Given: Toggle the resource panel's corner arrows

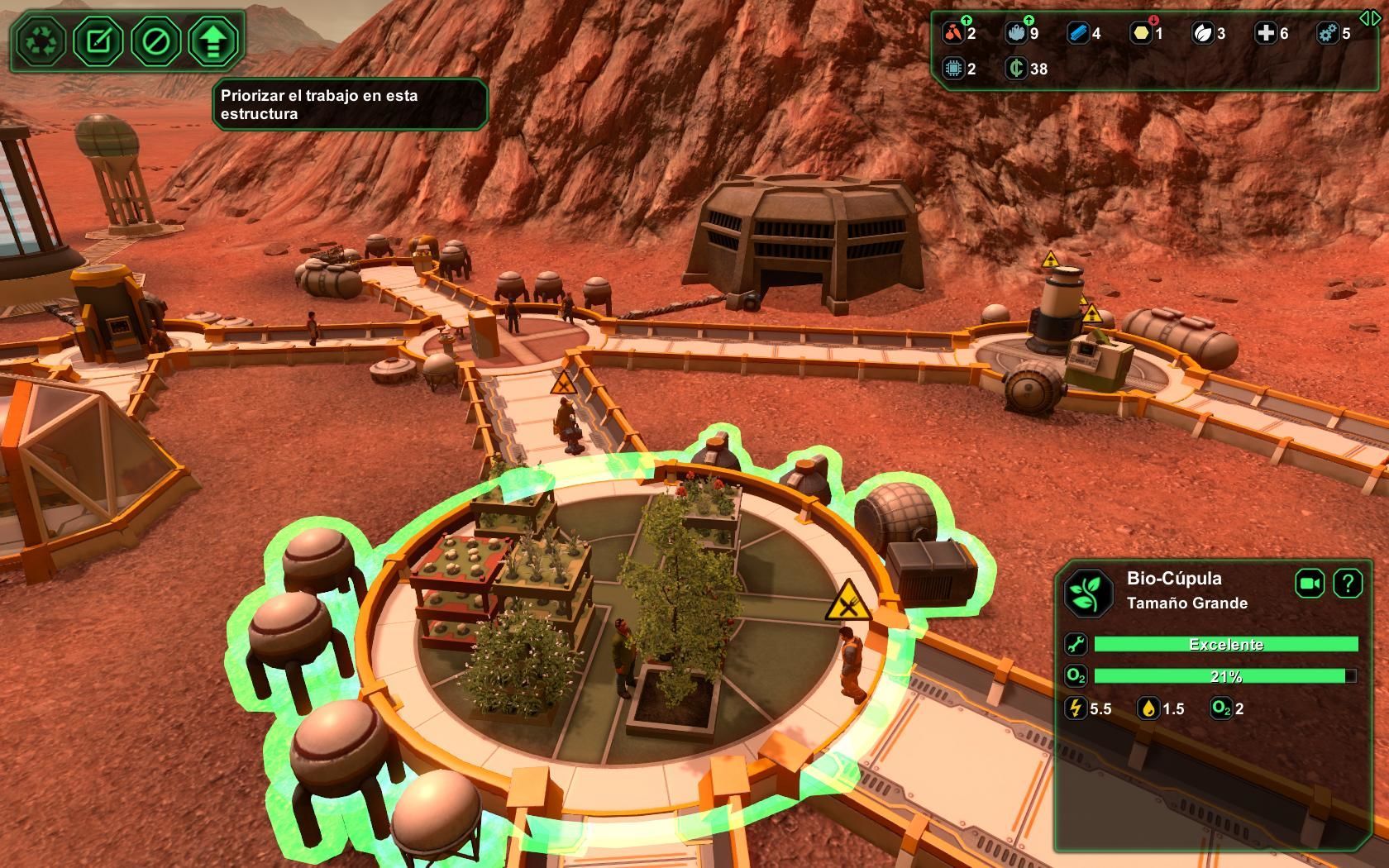Looking at the screenshot, I should click(x=1369, y=18).
